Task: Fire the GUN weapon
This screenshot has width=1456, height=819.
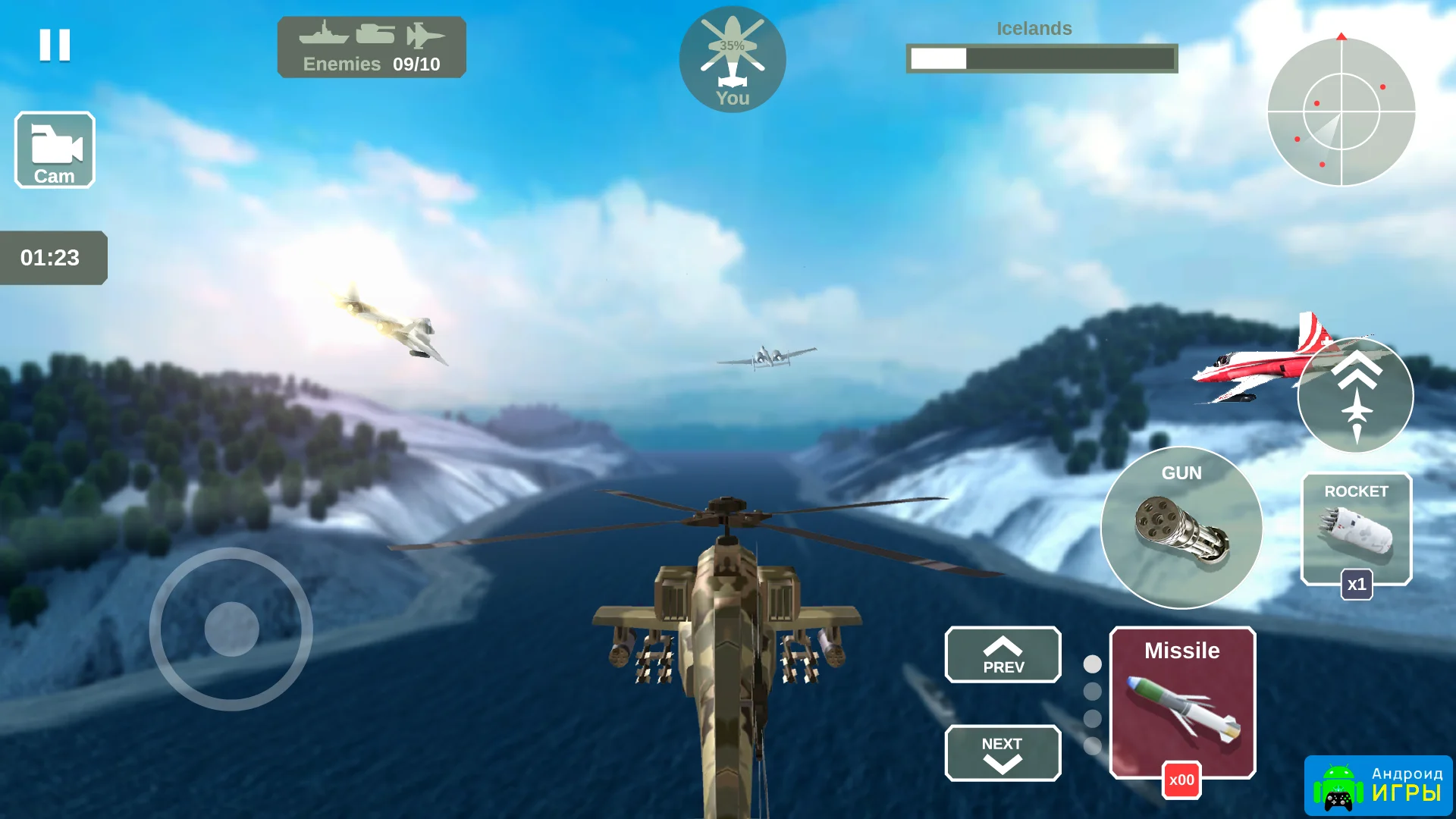Action: click(1181, 528)
